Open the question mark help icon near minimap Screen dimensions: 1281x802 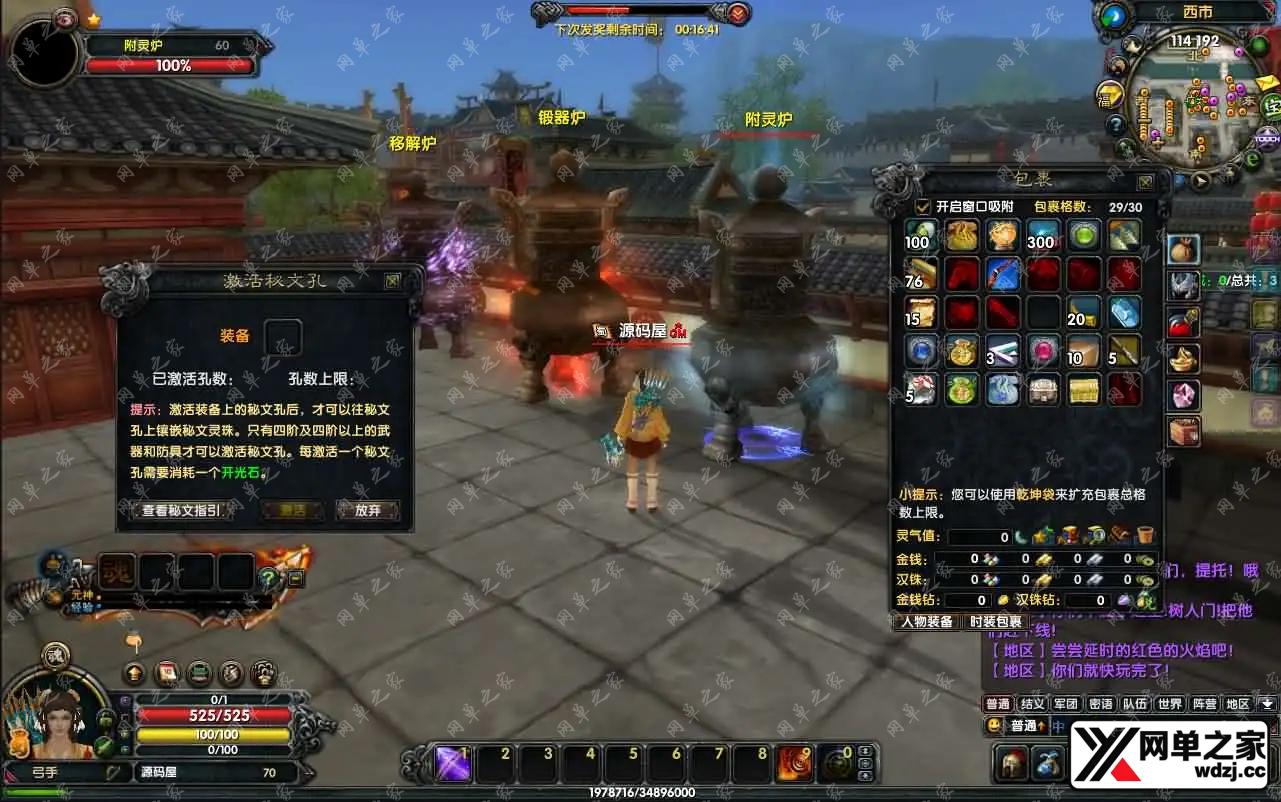pos(1116,125)
